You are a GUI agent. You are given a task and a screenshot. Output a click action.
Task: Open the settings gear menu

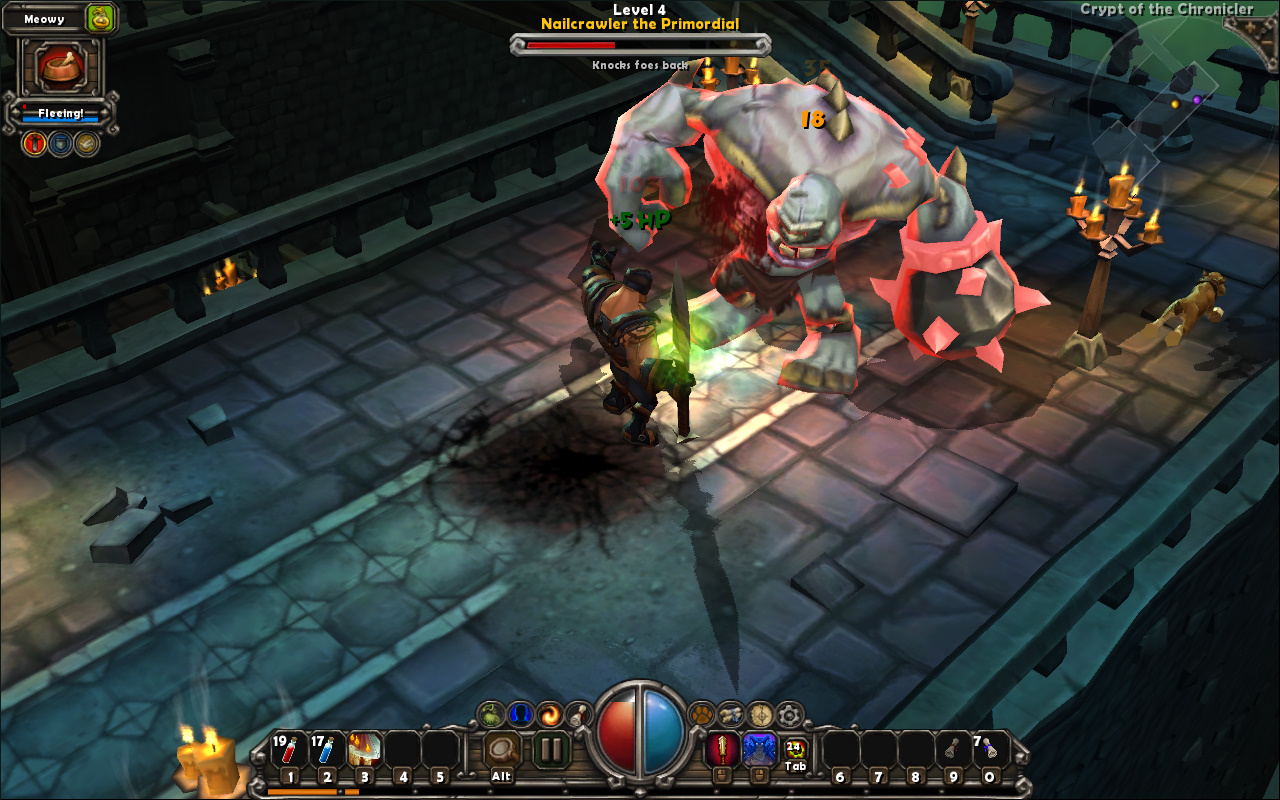coord(790,714)
